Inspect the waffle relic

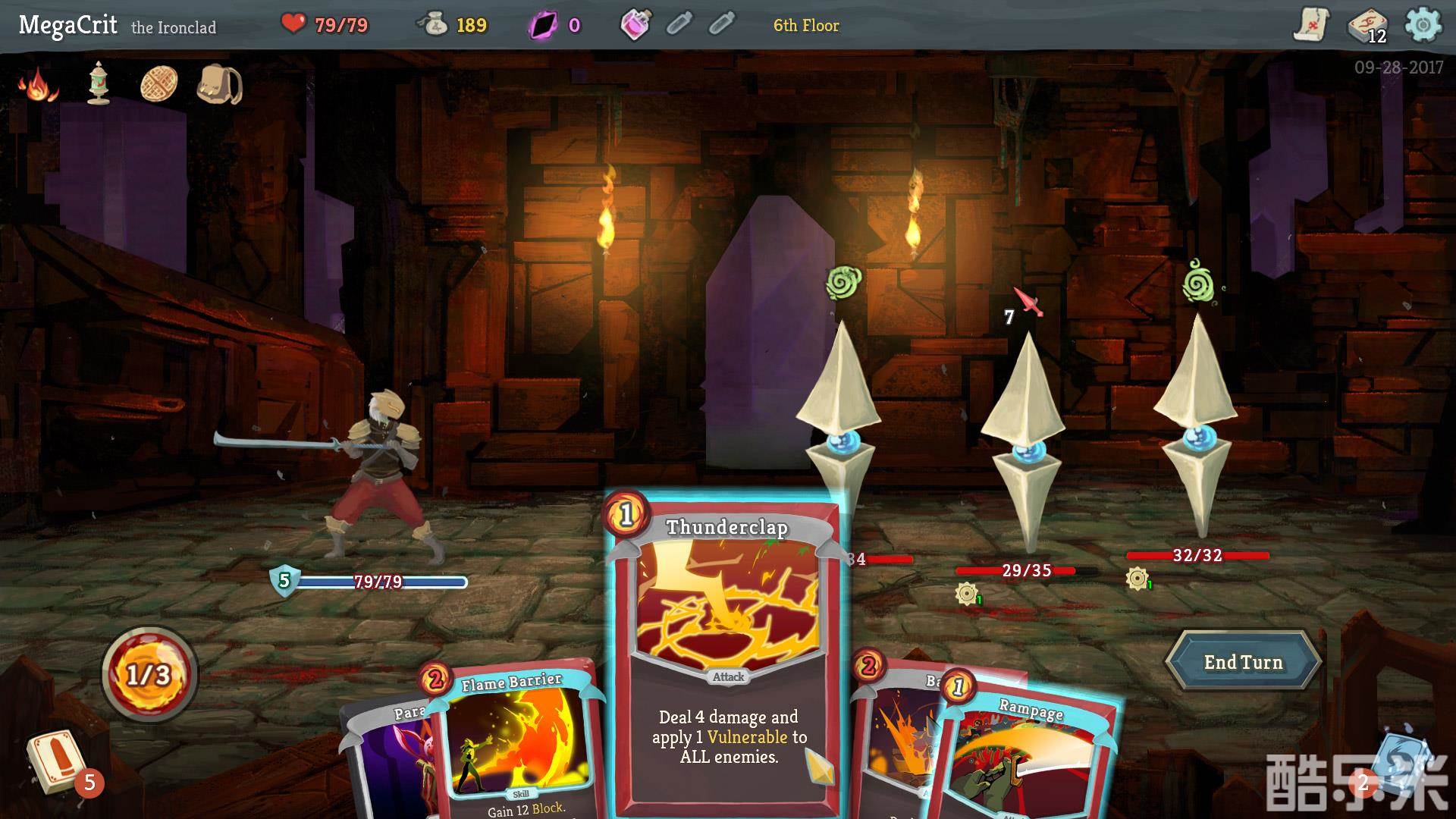coord(159,83)
